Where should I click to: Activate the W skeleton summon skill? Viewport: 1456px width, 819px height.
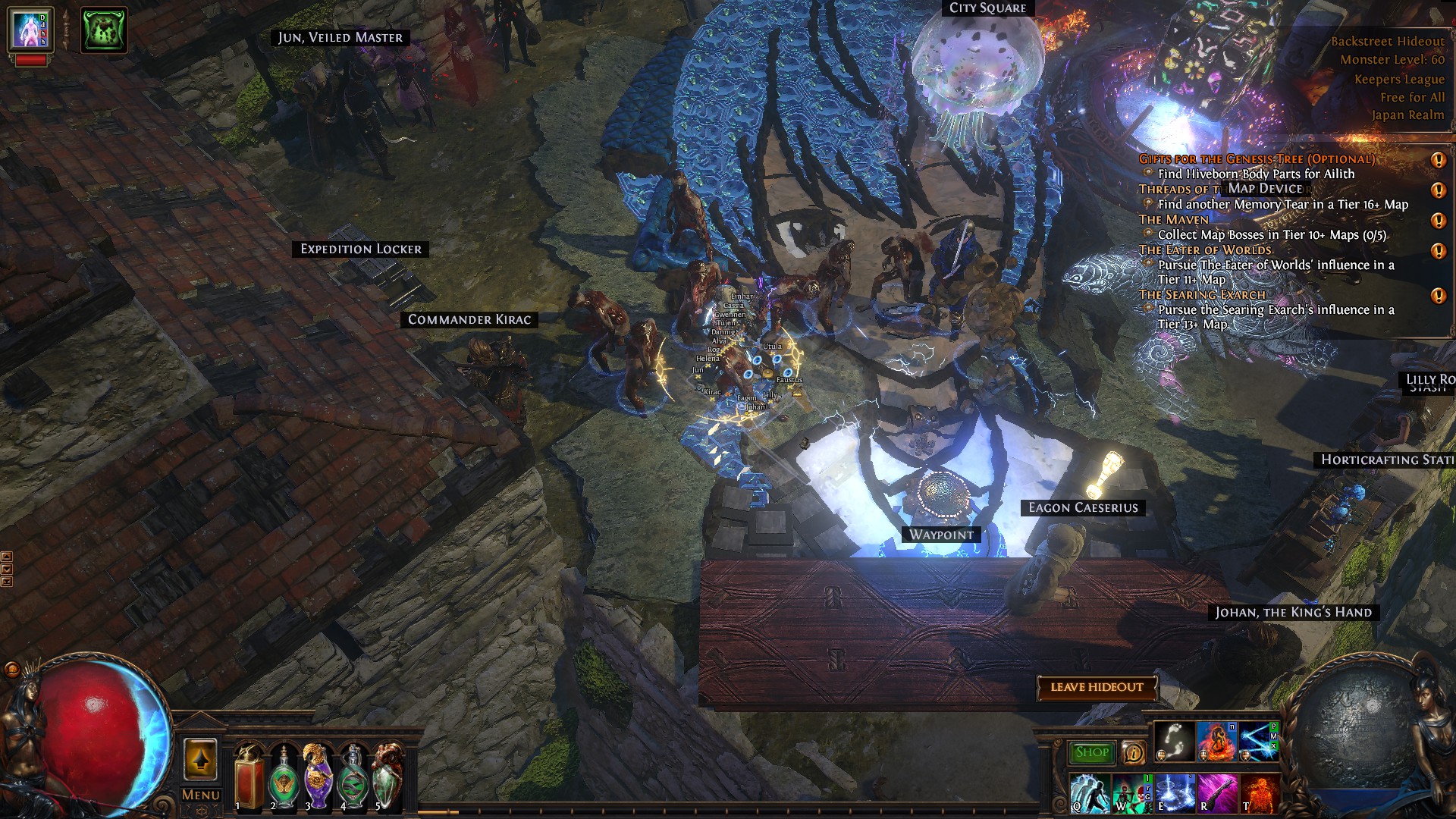[1131, 793]
